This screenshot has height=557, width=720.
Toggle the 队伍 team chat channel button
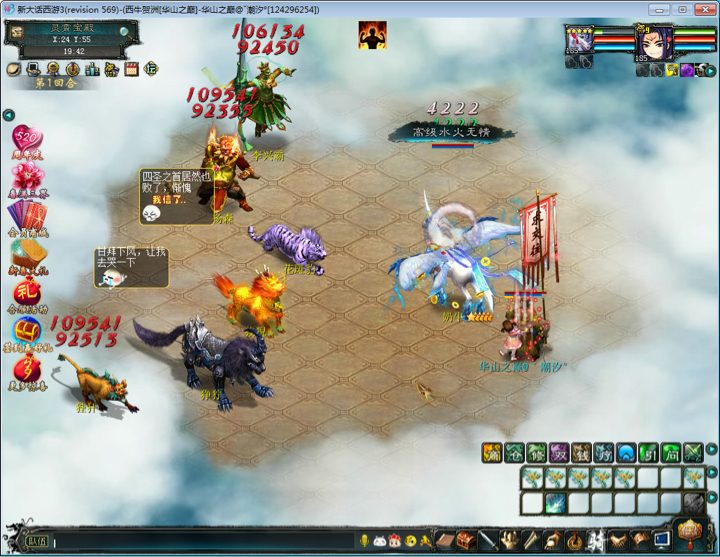pyautogui.click(x=36, y=541)
